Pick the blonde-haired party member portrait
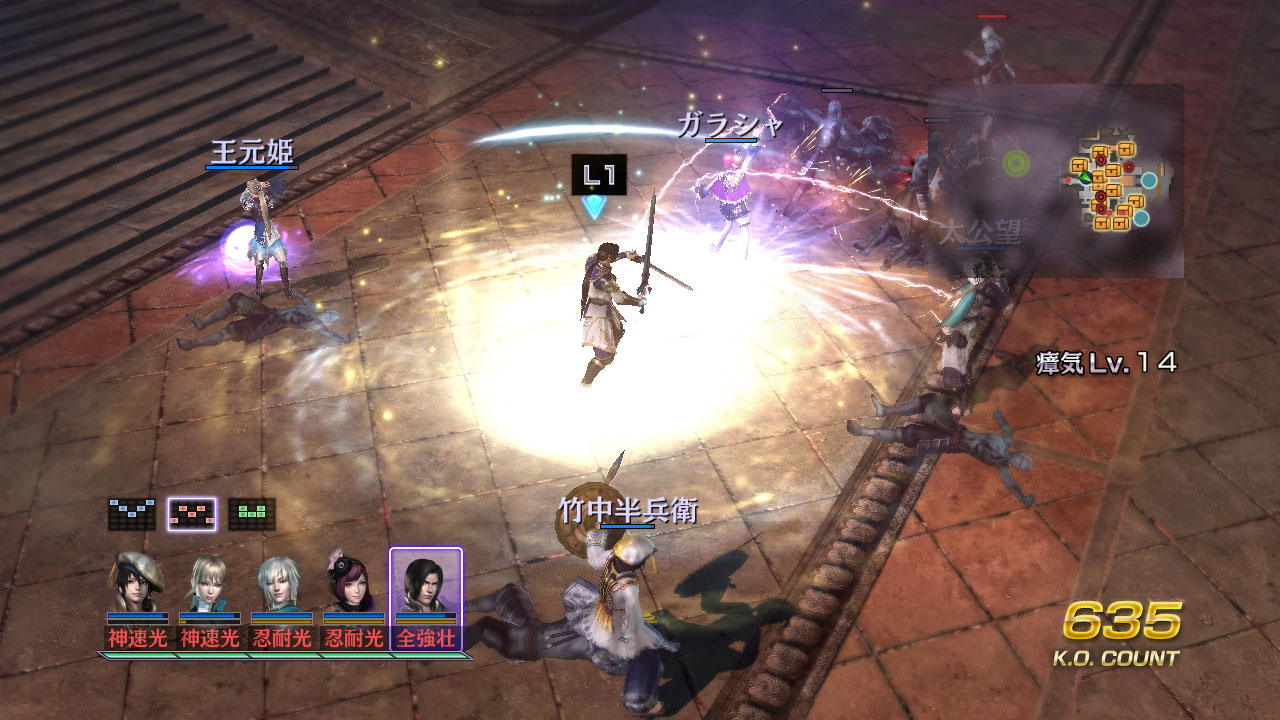The width and height of the screenshot is (1280, 720). click(209, 582)
